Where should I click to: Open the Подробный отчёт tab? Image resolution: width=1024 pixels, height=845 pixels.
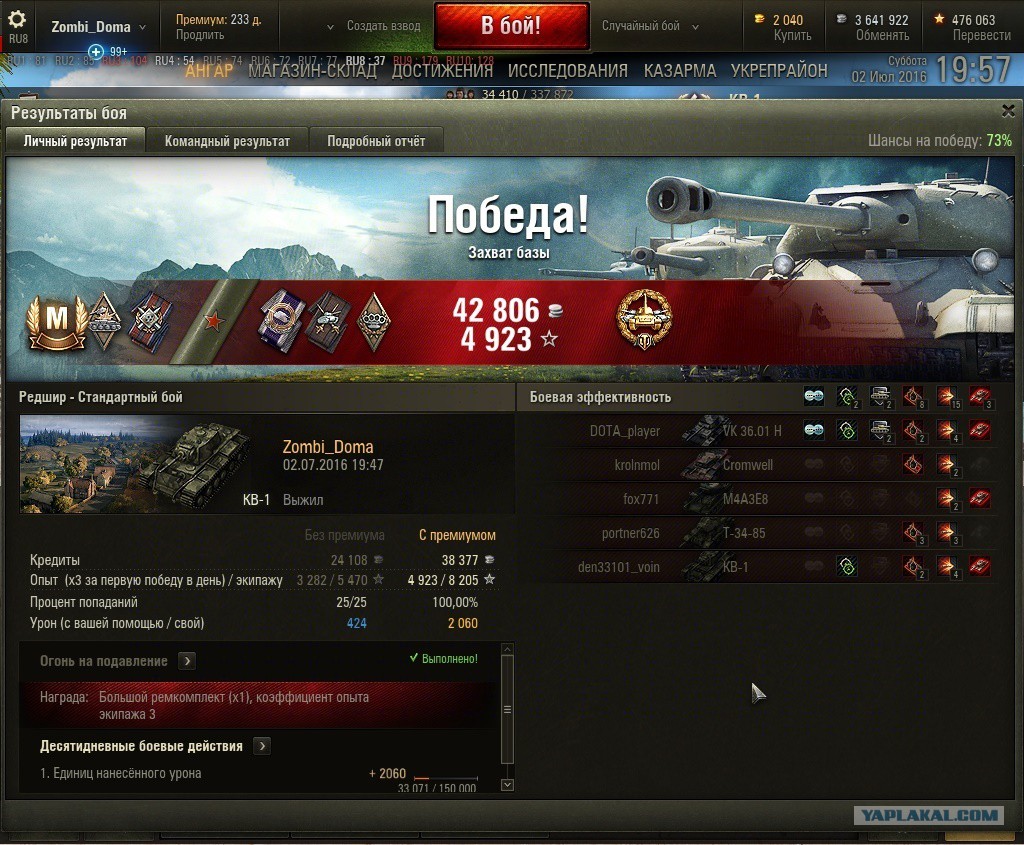click(x=376, y=141)
